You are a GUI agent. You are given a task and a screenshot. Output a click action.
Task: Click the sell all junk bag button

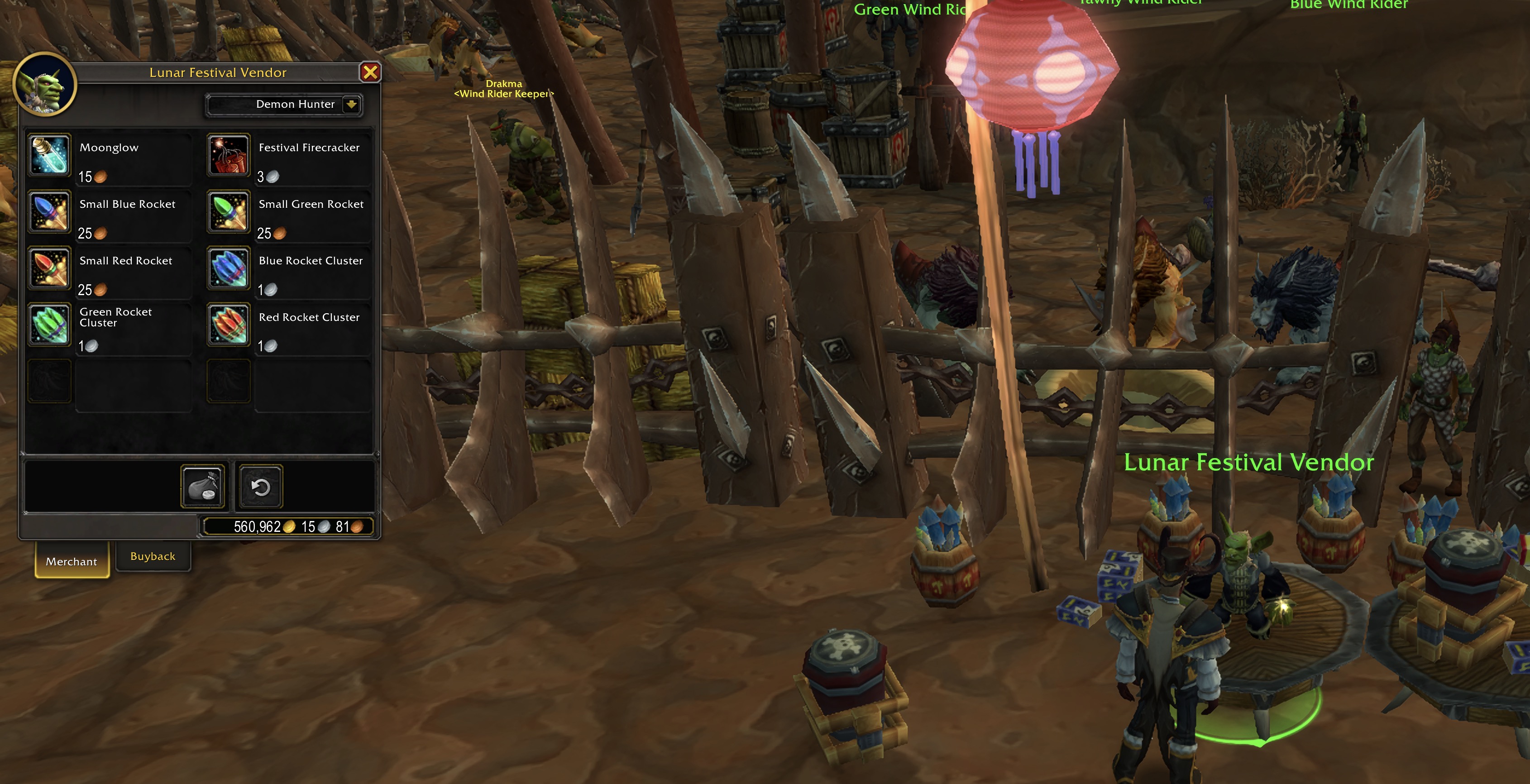[x=202, y=487]
